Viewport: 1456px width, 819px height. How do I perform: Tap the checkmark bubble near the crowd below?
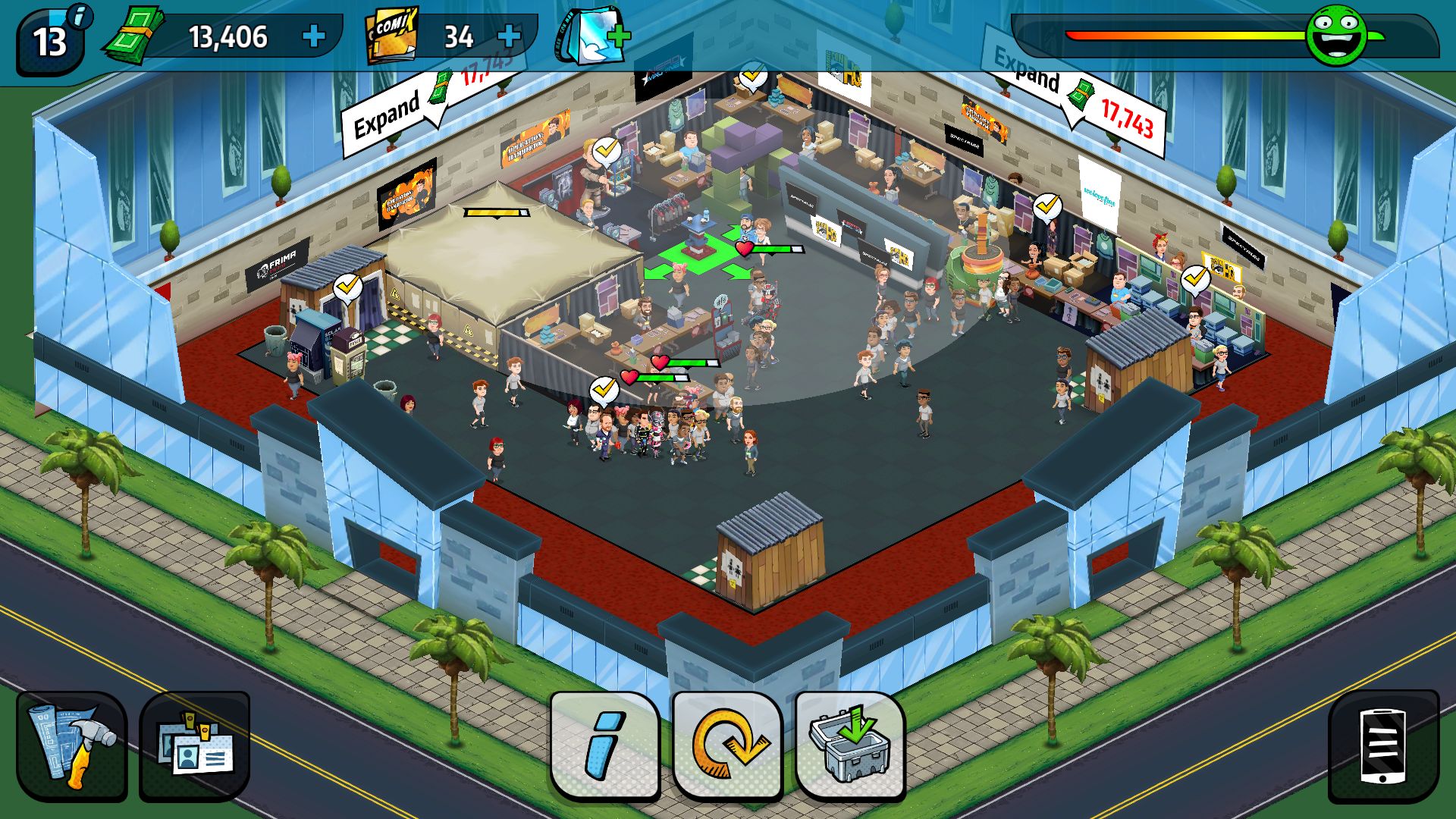pos(604,388)
